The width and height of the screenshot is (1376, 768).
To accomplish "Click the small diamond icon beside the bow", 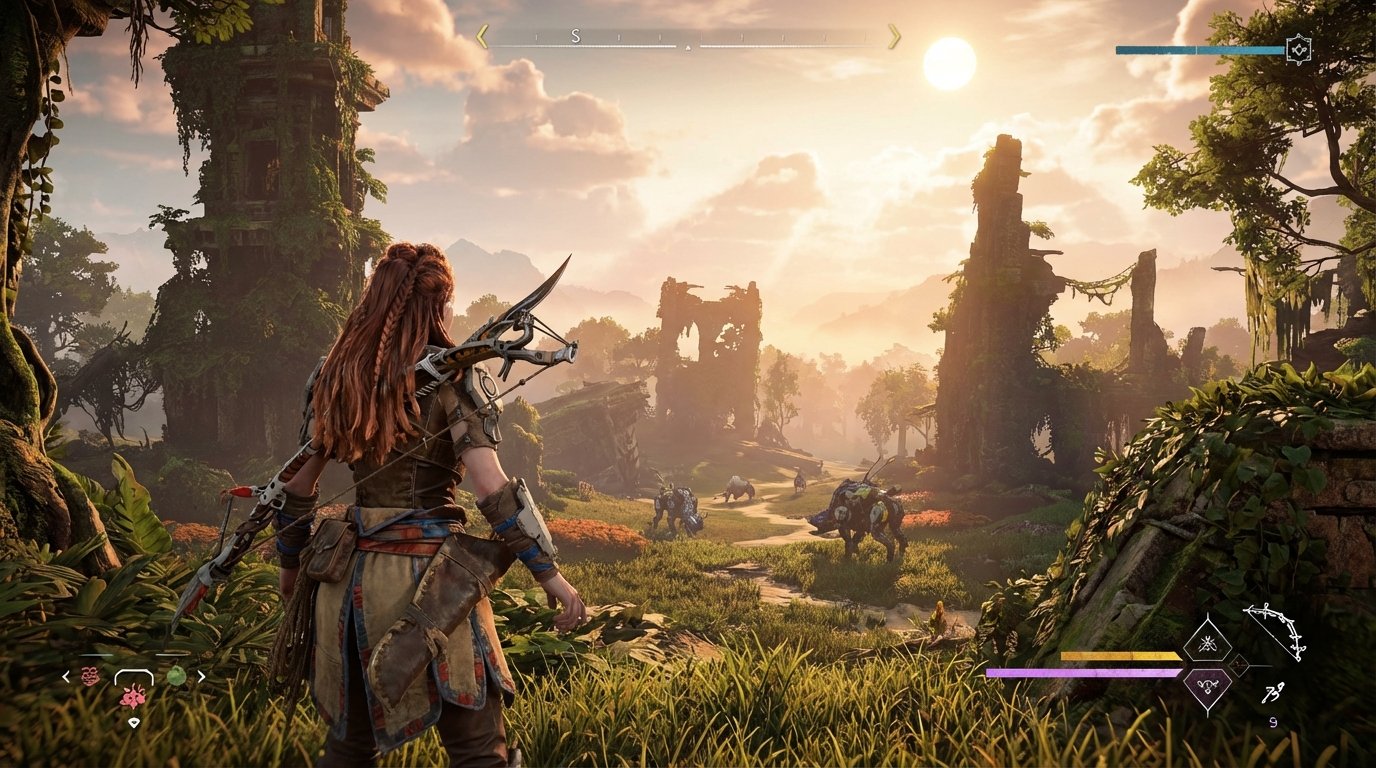I will pos(1239,665).
